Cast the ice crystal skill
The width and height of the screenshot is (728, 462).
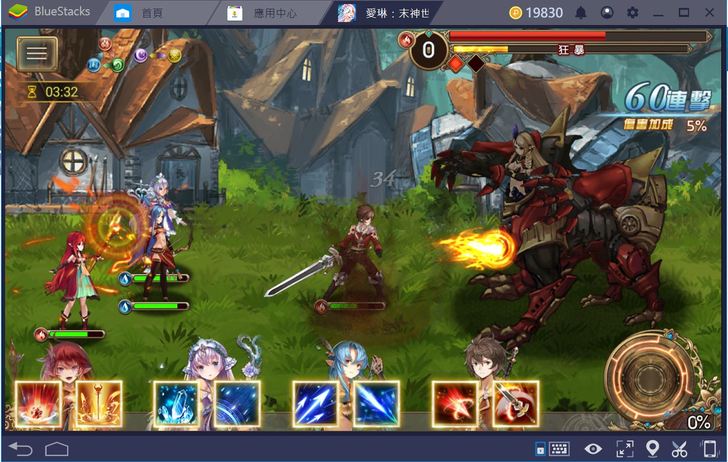tap(176, 404)
